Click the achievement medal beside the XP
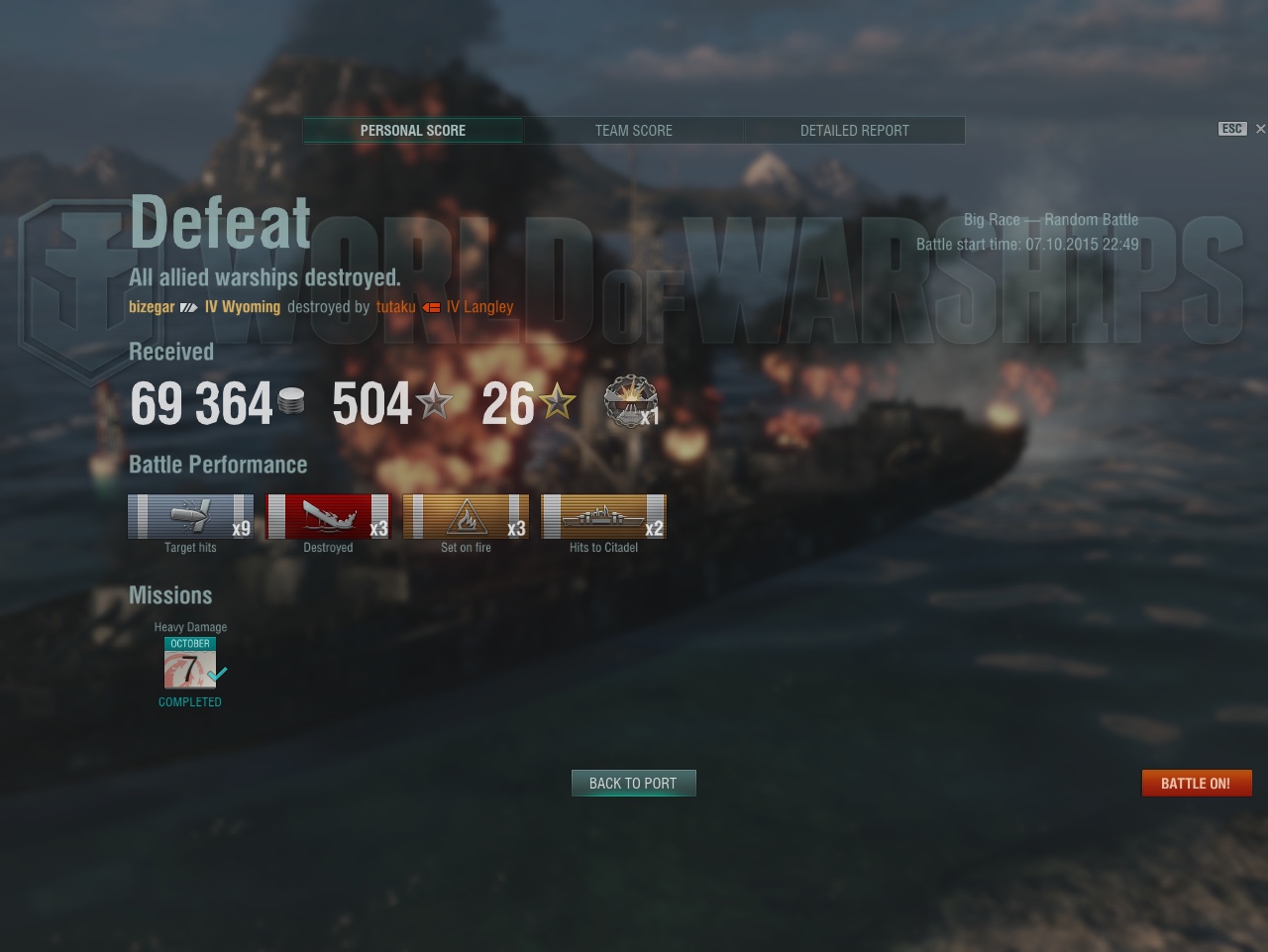This screenshot has height=952, width=1268. tap(630, 402)
